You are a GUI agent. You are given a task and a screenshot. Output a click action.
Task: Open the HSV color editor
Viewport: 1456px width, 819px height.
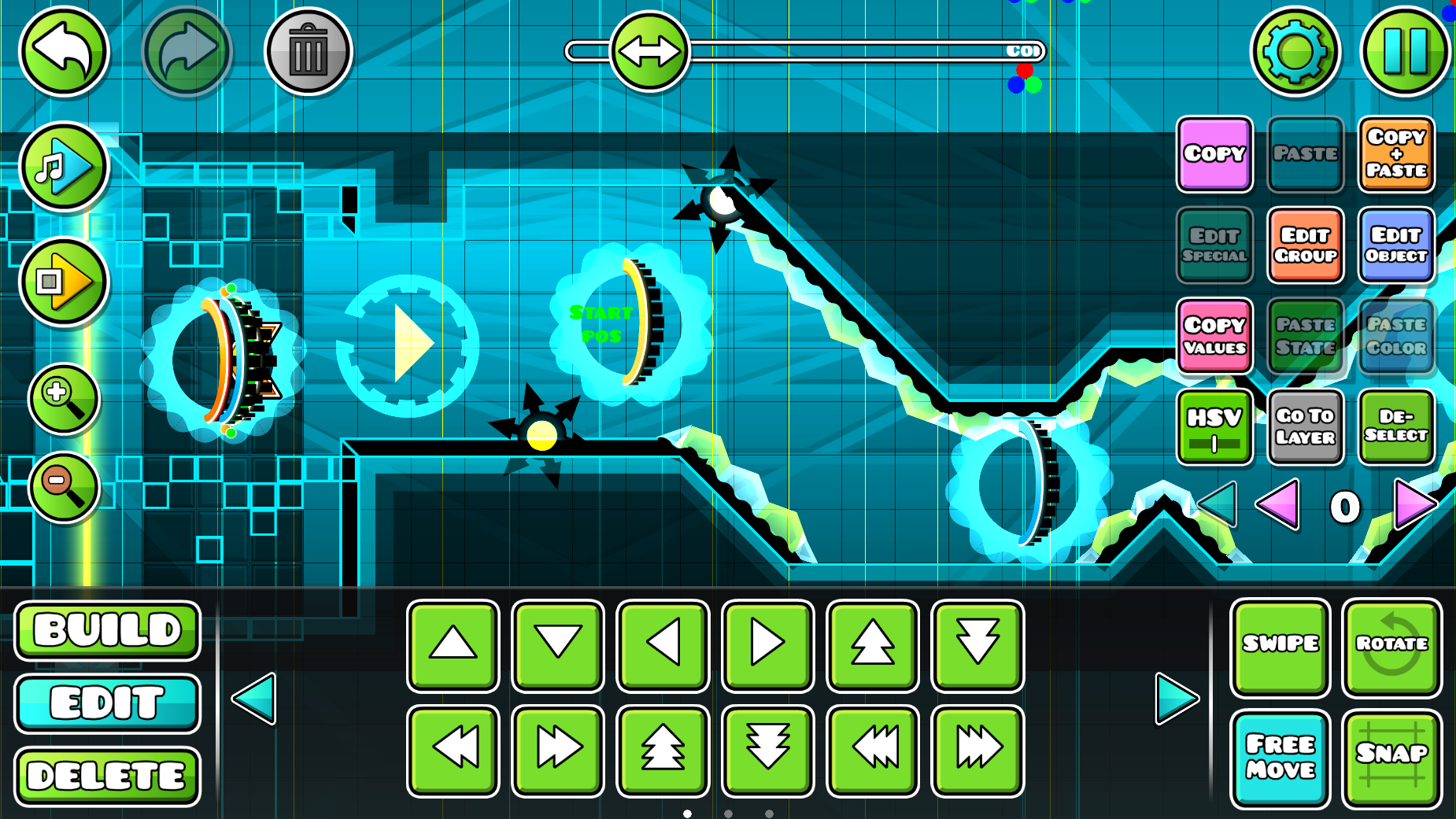pos(1214,426)
